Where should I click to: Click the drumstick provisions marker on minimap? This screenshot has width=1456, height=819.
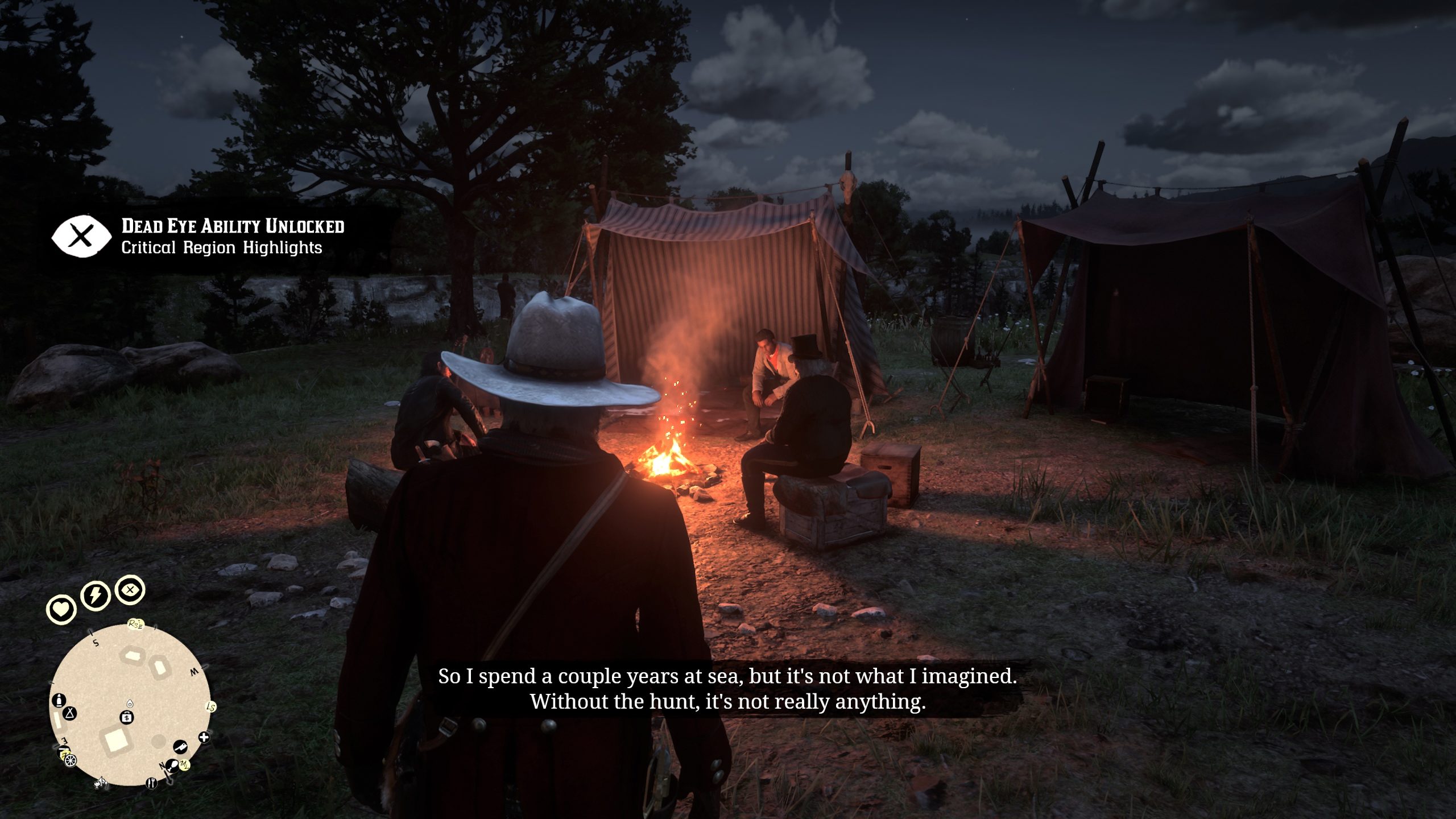(171, 765)
